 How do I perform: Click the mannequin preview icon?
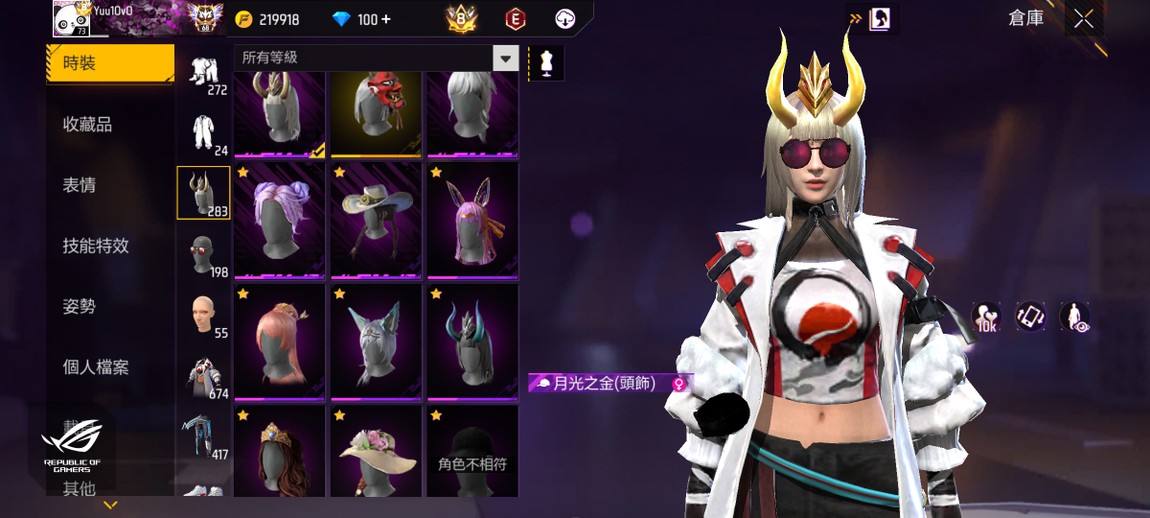pos(546,63)
